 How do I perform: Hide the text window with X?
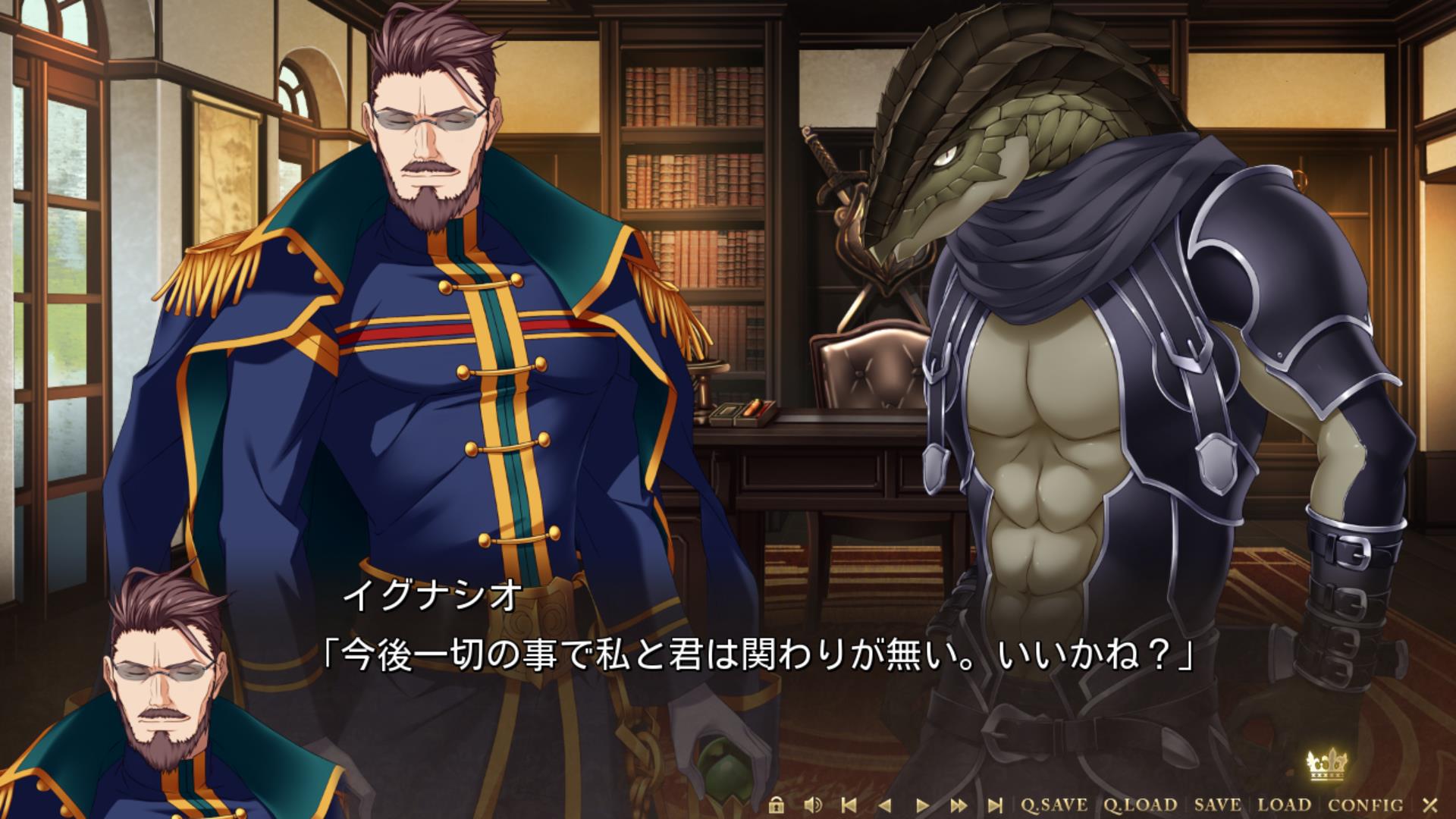1429,805
